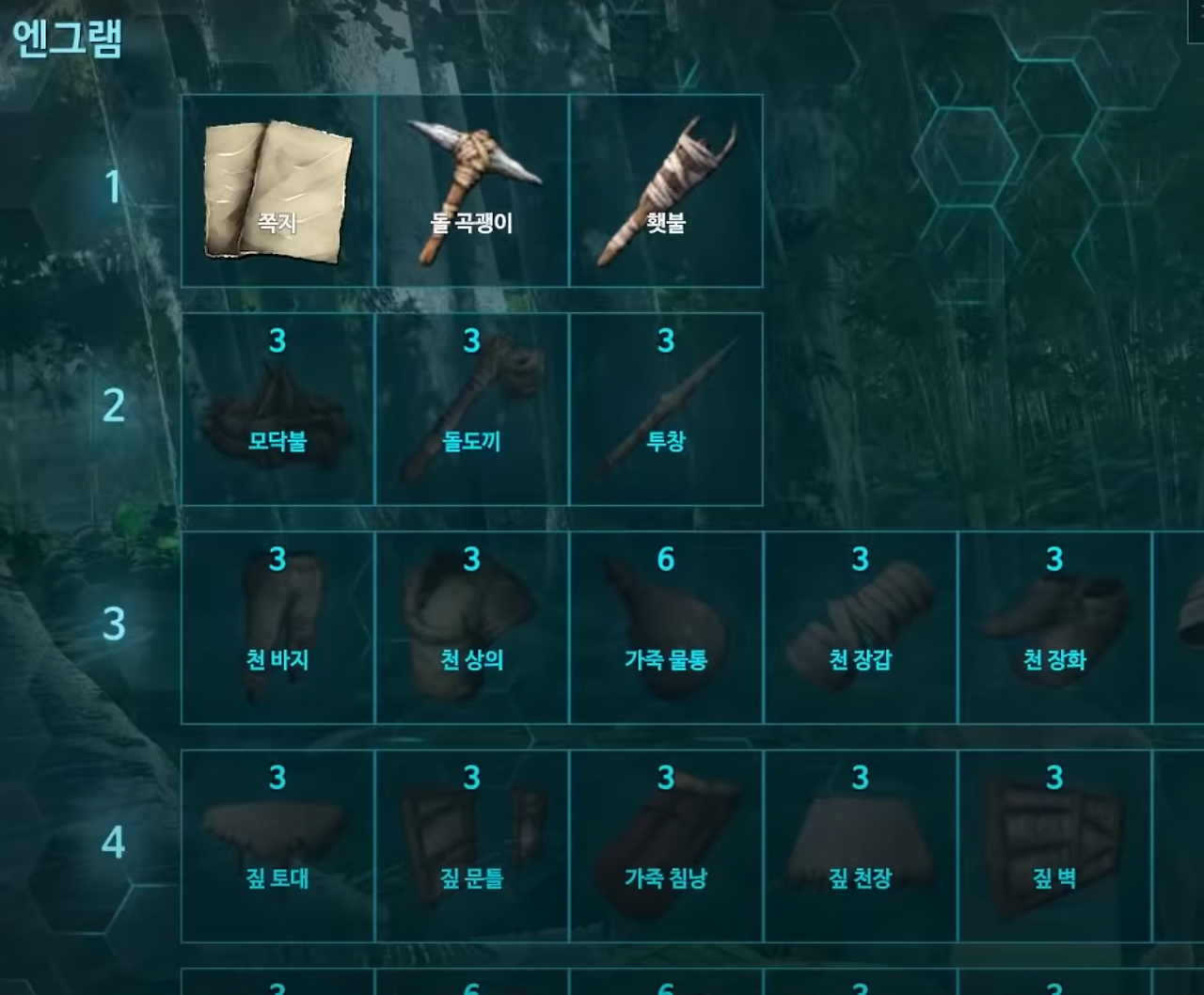Select the Stone Pick (돌 곡괭이) engram
The image size is (1204, 995).
tap(472, 188)
